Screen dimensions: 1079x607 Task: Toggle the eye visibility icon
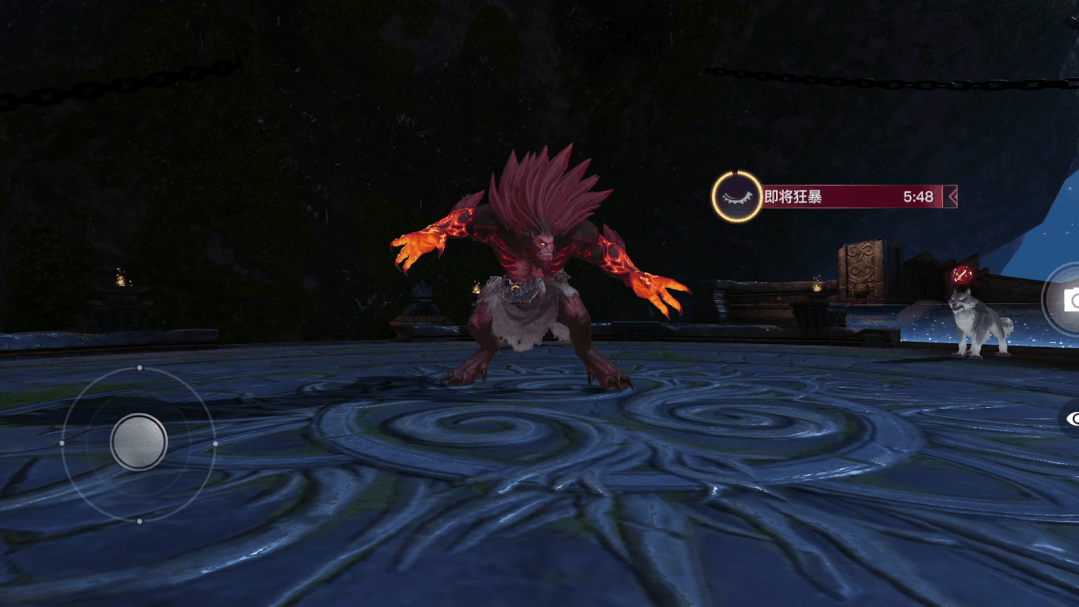[x=1070, y=420]
